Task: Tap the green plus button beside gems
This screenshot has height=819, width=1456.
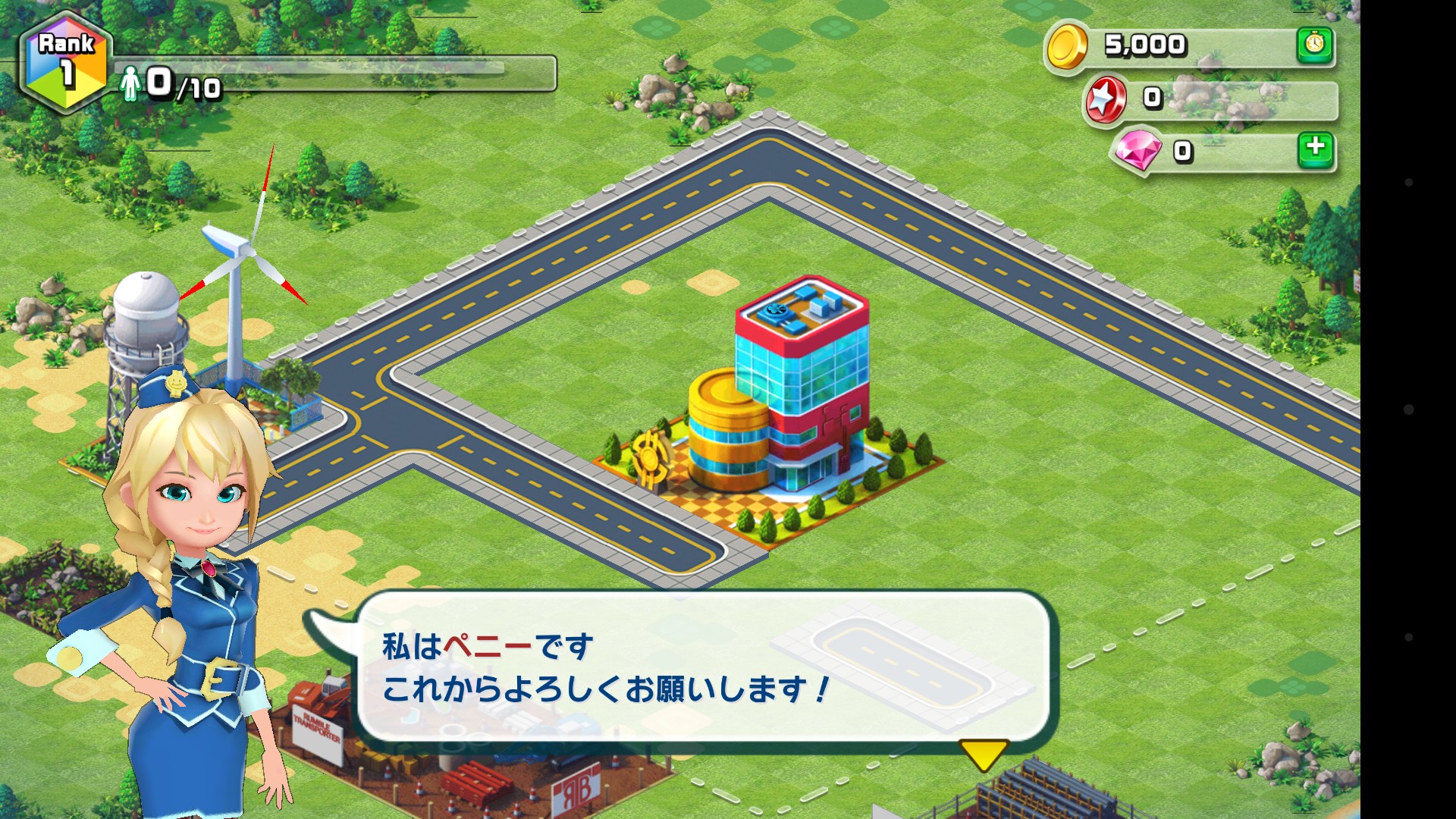Action: tap(1316, 149)
